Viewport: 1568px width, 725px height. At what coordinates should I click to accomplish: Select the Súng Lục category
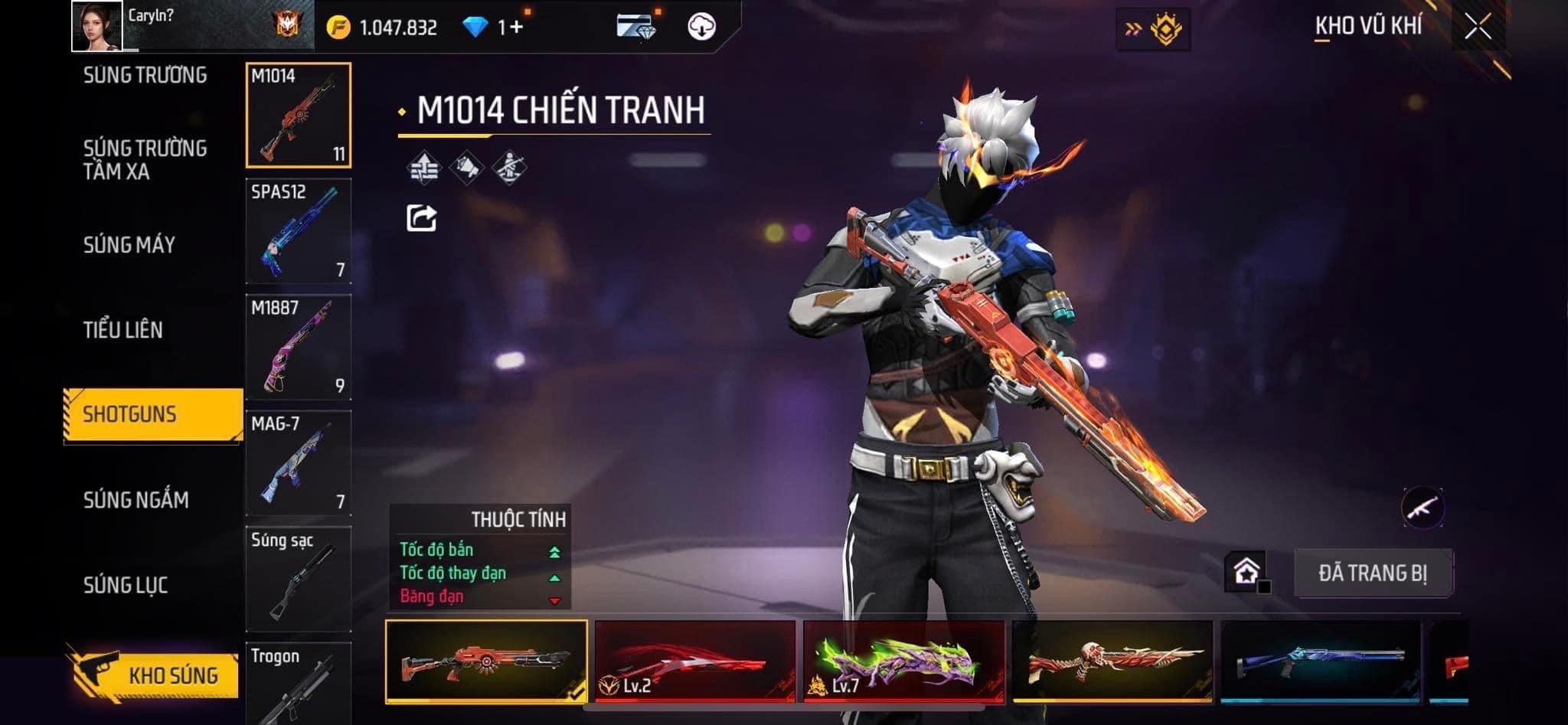(x=126, y=585)
